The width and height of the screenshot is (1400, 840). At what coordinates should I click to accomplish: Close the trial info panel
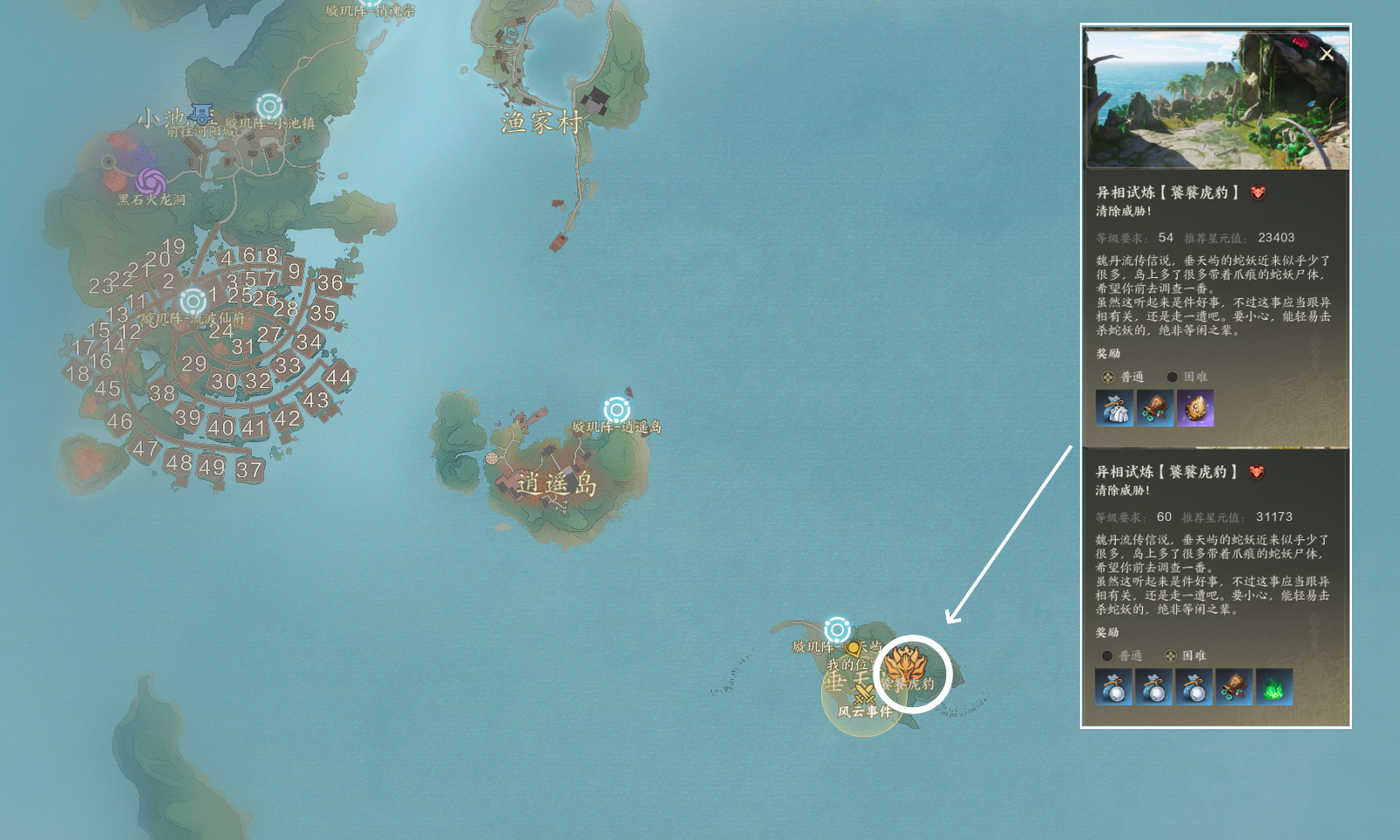click(x=1327, y=54)
